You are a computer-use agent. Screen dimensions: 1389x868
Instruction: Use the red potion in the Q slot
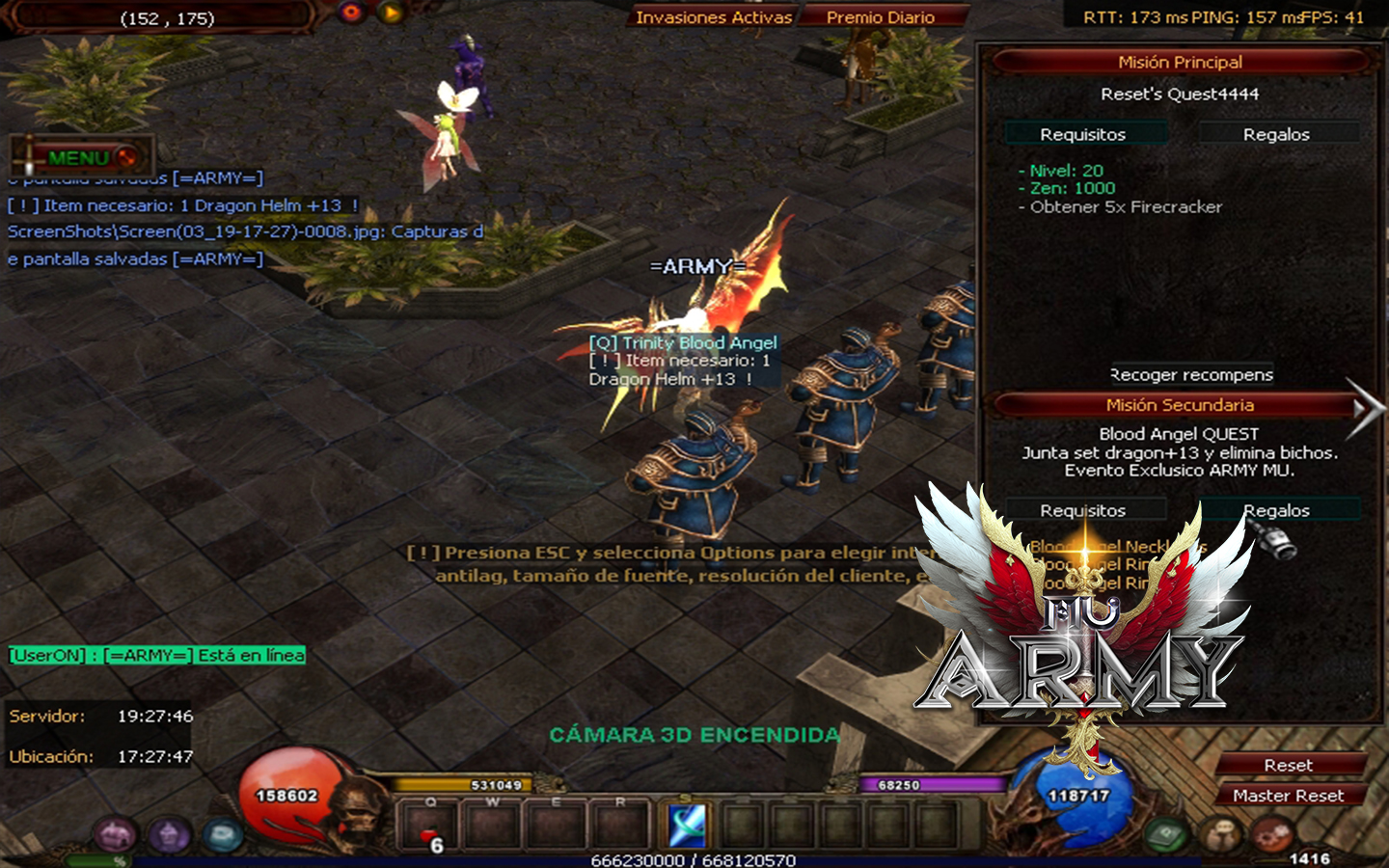pos(430,827)
